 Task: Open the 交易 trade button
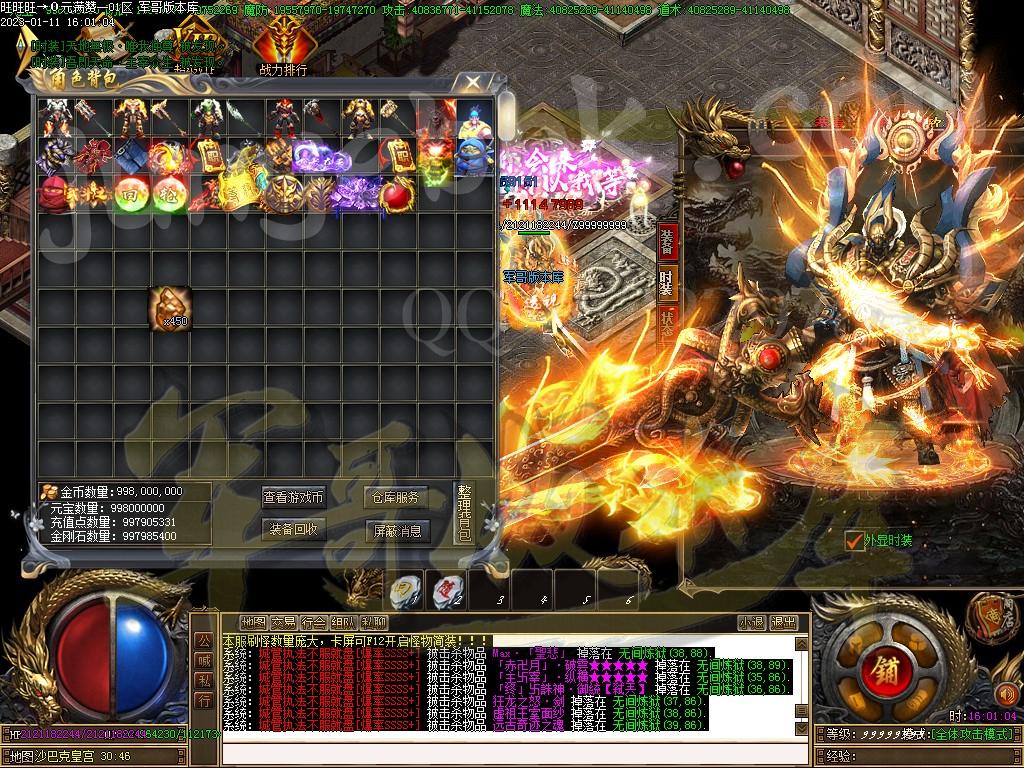click(284, 622)
